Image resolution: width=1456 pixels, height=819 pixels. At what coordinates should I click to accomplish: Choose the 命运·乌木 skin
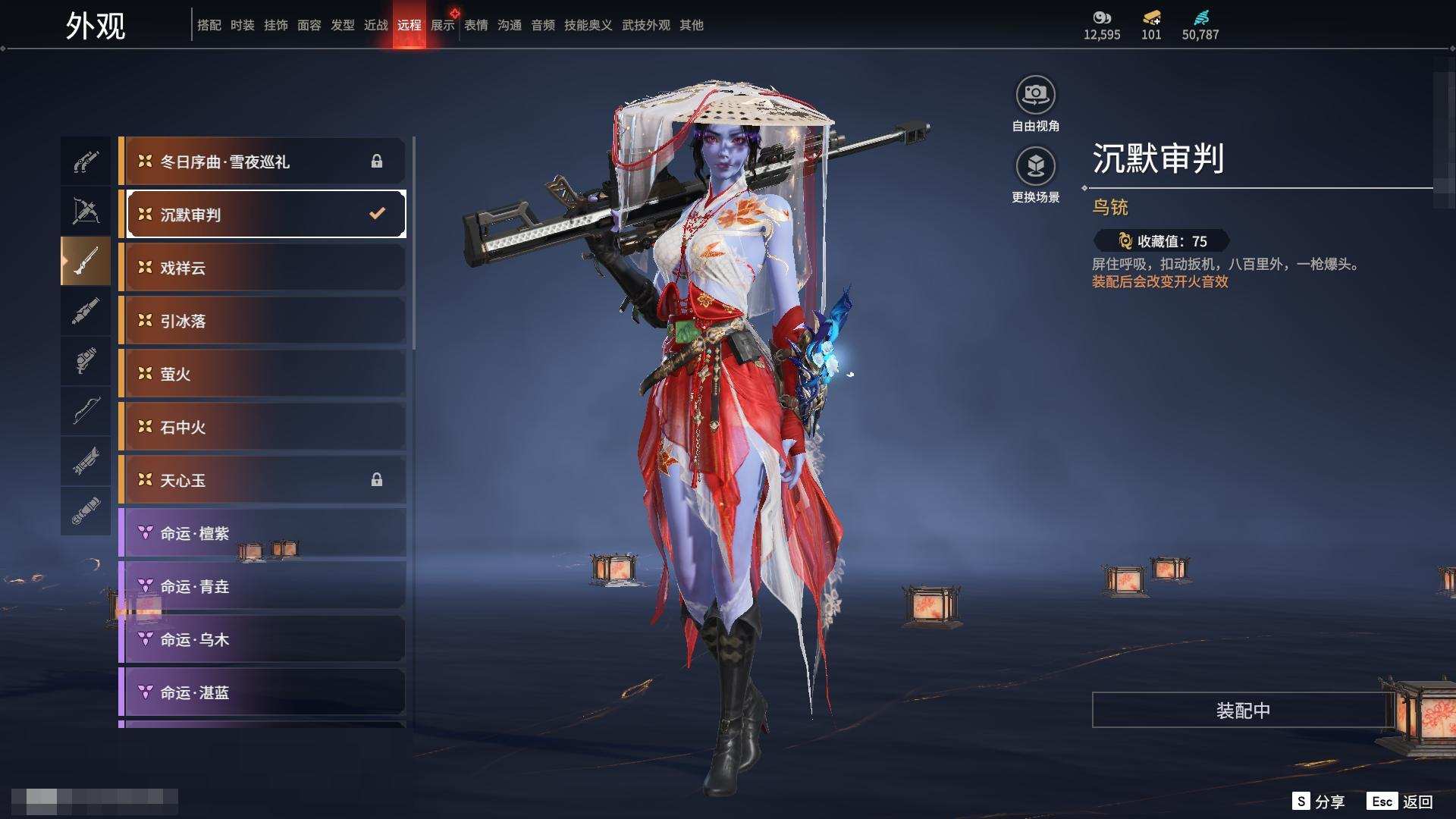262,639
